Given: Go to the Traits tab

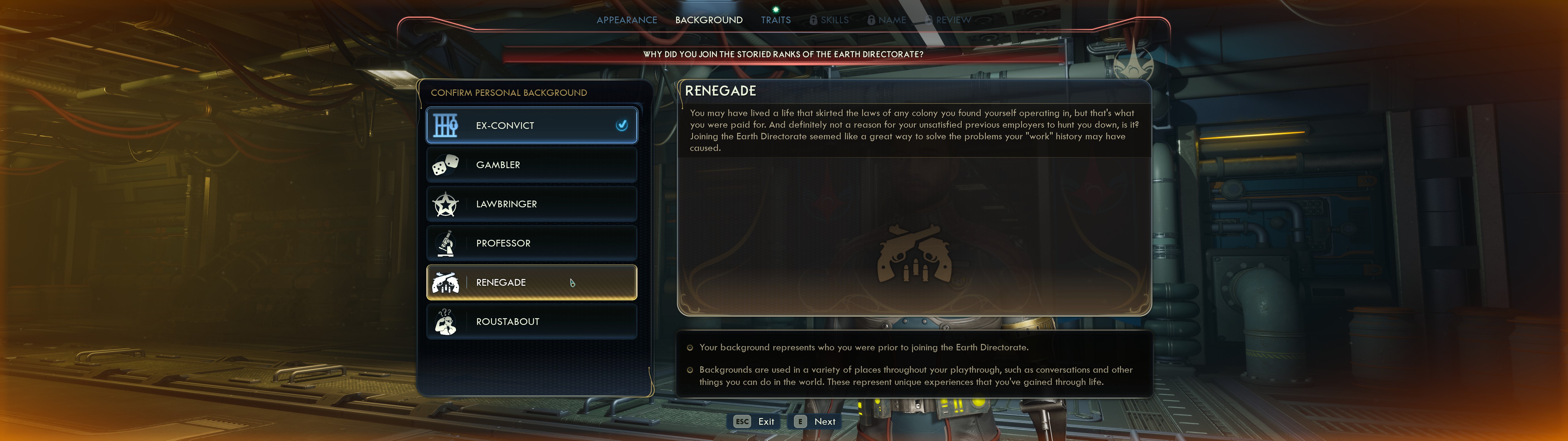Looking at the screenshot, I should pyautogui.click(x=775, y=20).
